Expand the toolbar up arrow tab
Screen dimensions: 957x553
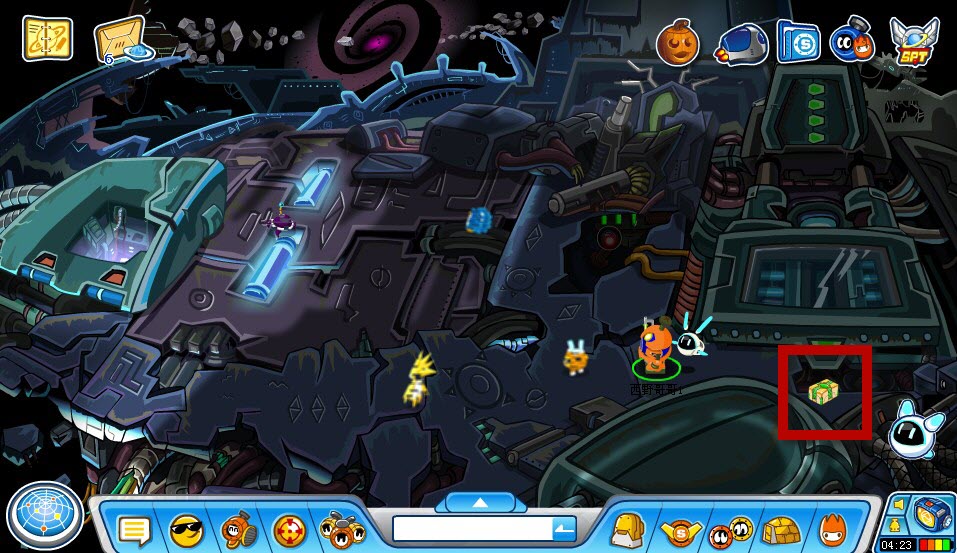[479, 501]
